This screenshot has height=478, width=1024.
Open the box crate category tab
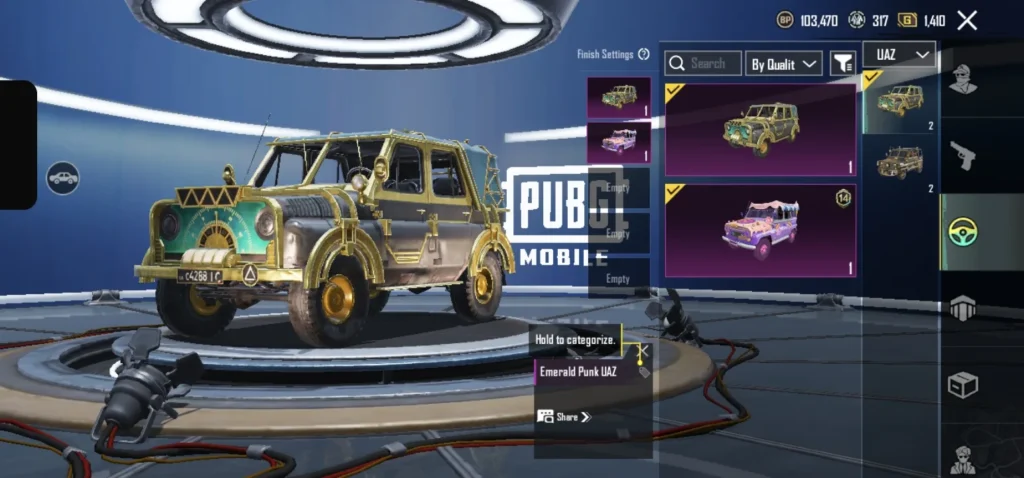coord(962,385)
